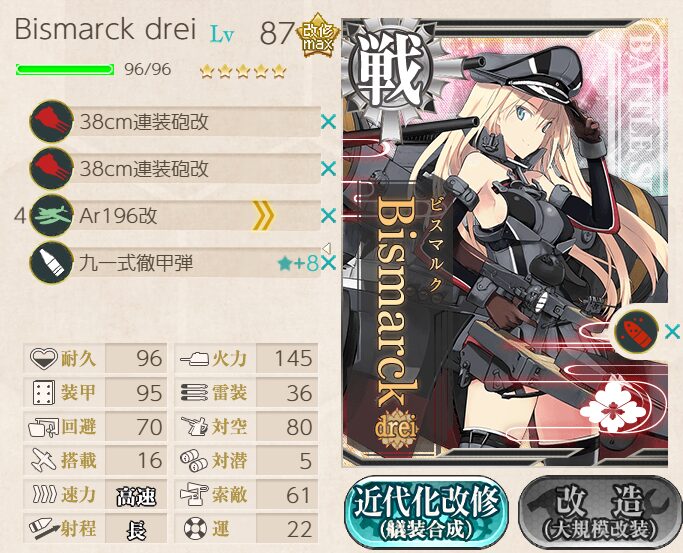Select the Ar196改 equipment slot
This screenshot has width=683, height=553.
click(175, 216)
